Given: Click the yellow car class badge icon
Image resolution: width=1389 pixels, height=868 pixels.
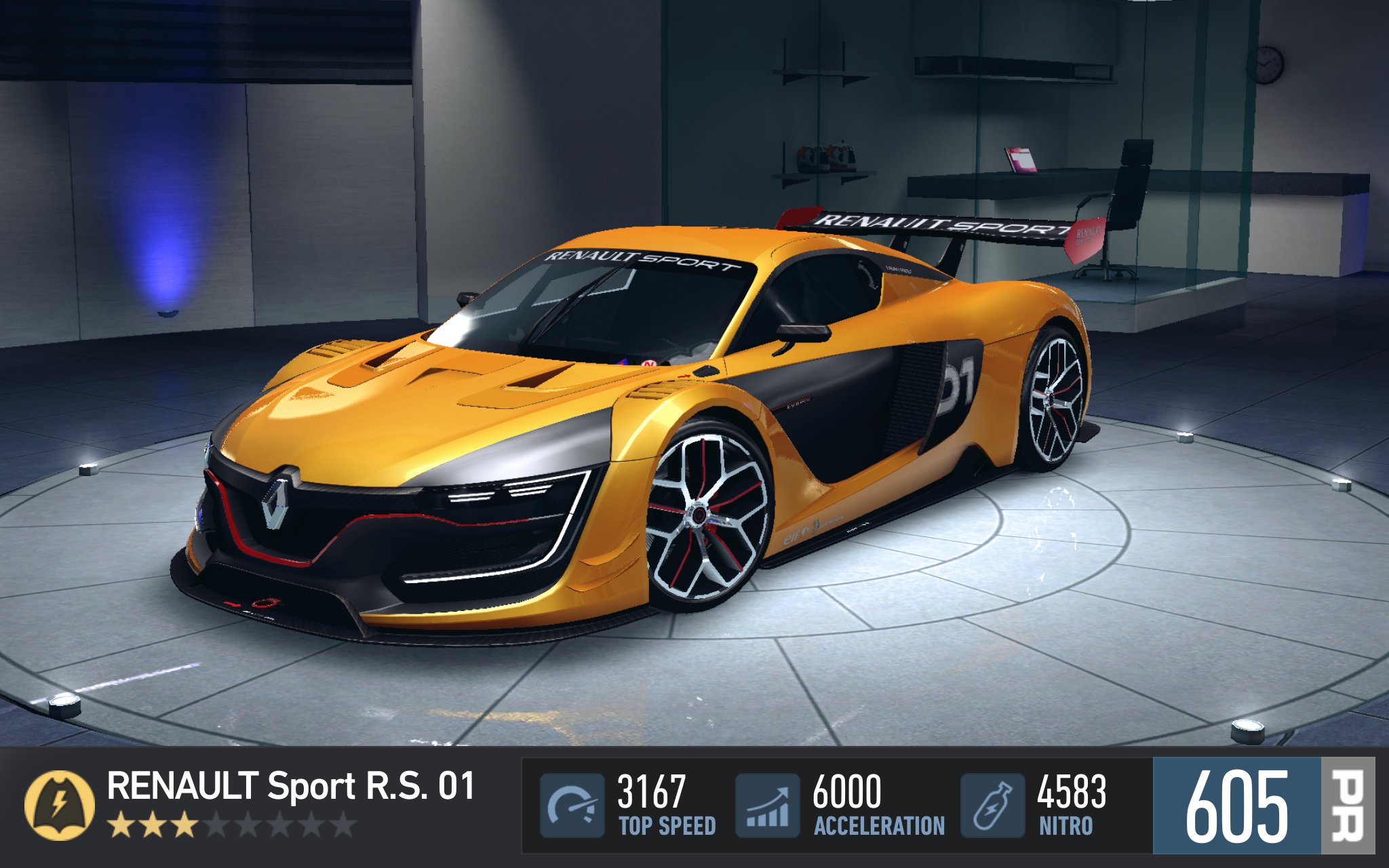Looking at the screenshot, I should [x=60, y=806].
